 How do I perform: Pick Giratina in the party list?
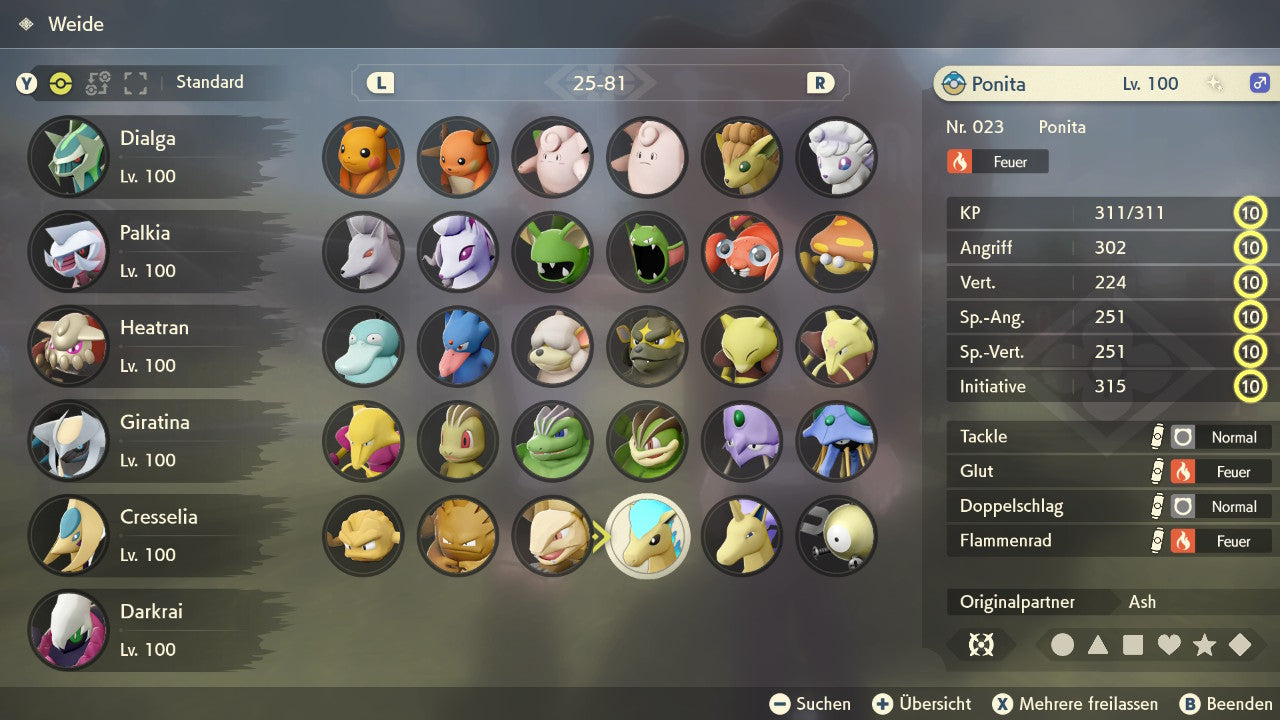[150, 441]
